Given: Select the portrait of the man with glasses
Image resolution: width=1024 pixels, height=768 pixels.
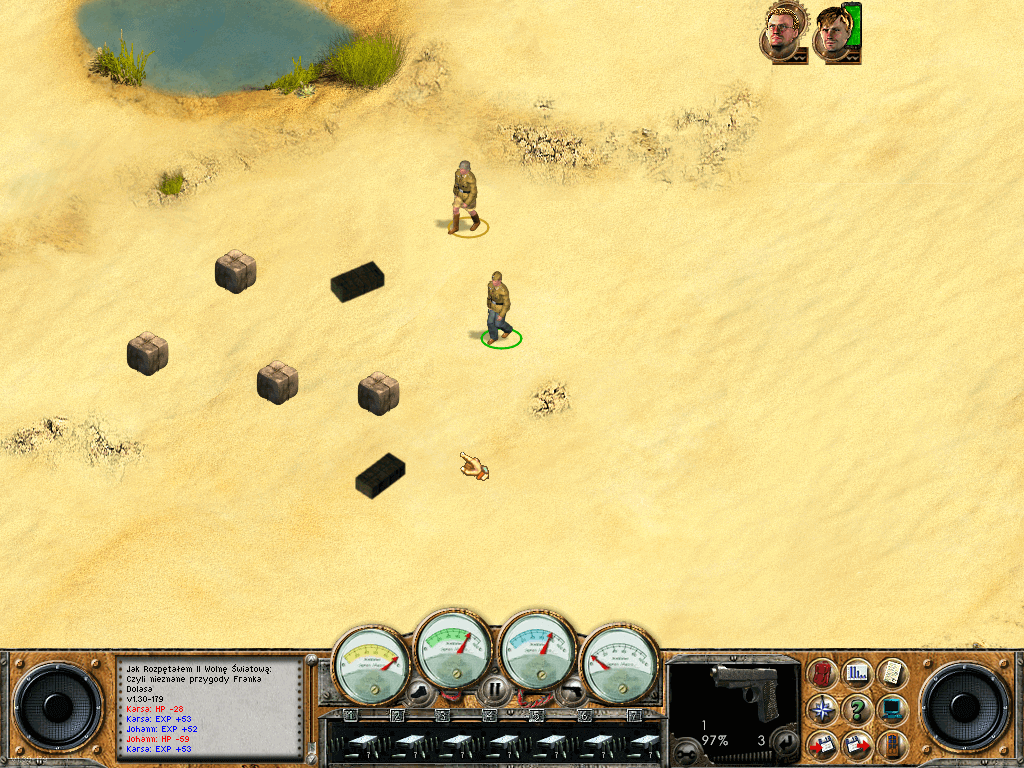Looking at the screenshot, I should click(782, 34).
